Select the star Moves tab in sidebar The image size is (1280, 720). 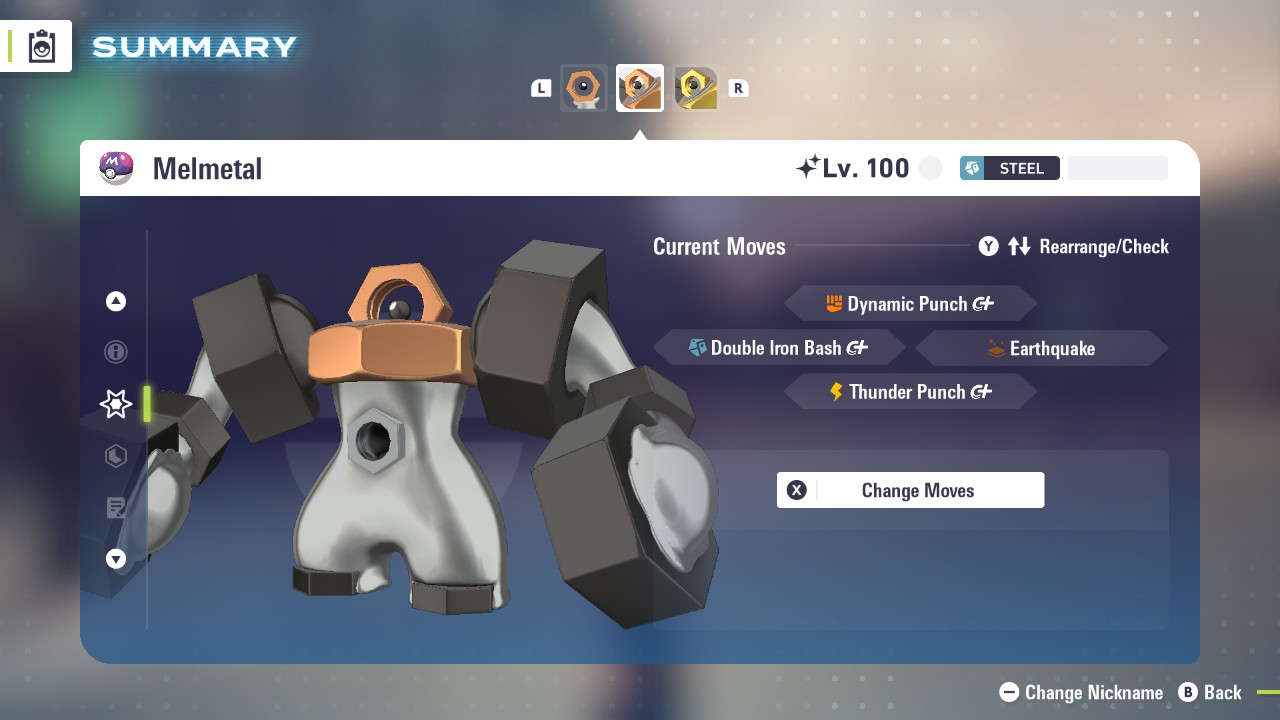tap(115, 404)
